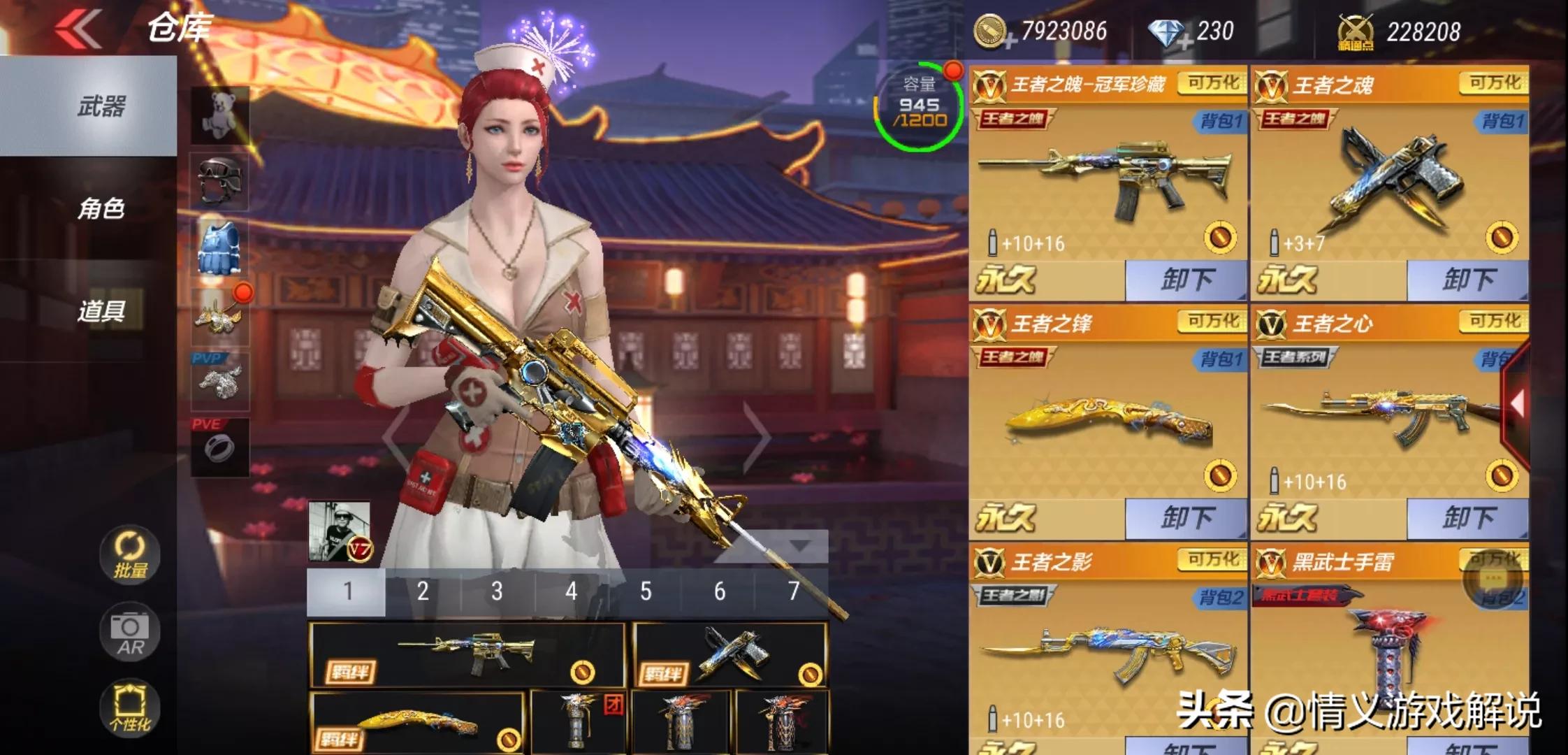Activate the 批量 batch button

[x=130, y=554]
